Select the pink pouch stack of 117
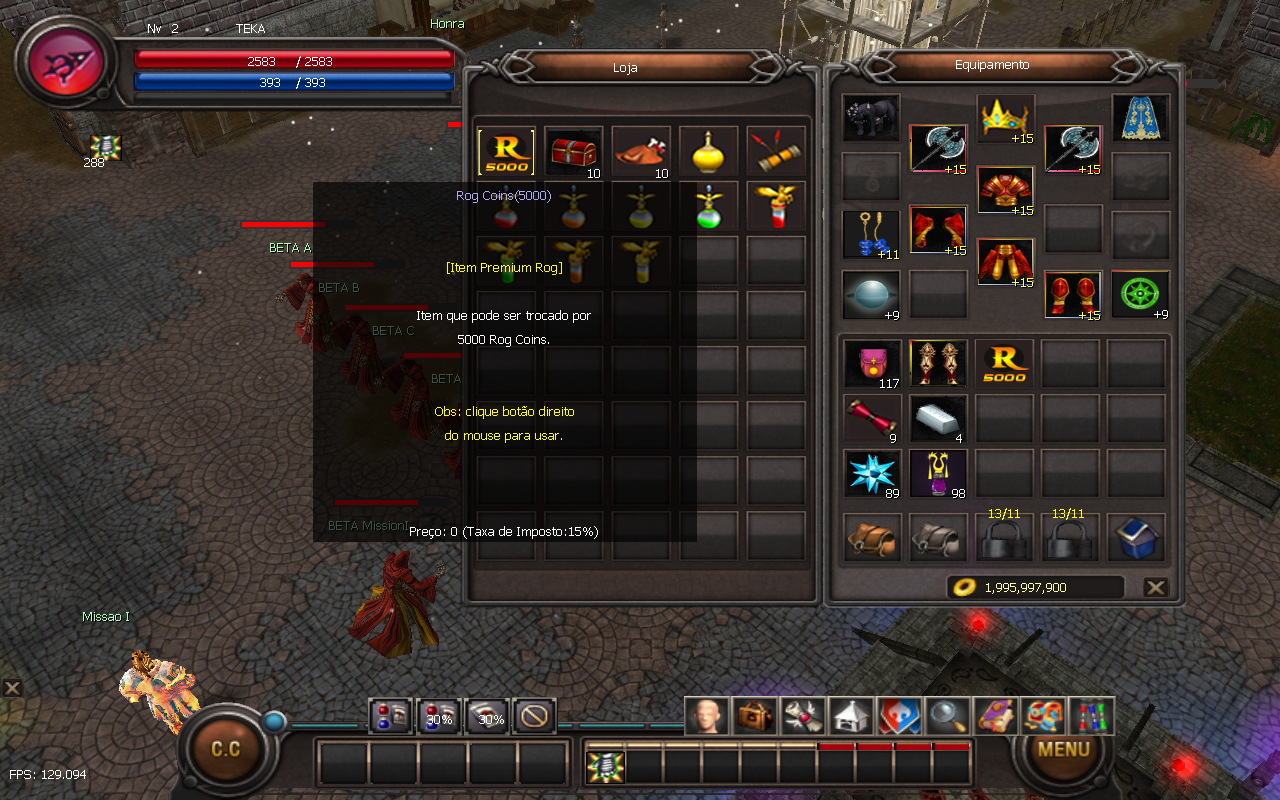Image resolution: width=1280 pixels, height=800 pixels. 871,364
